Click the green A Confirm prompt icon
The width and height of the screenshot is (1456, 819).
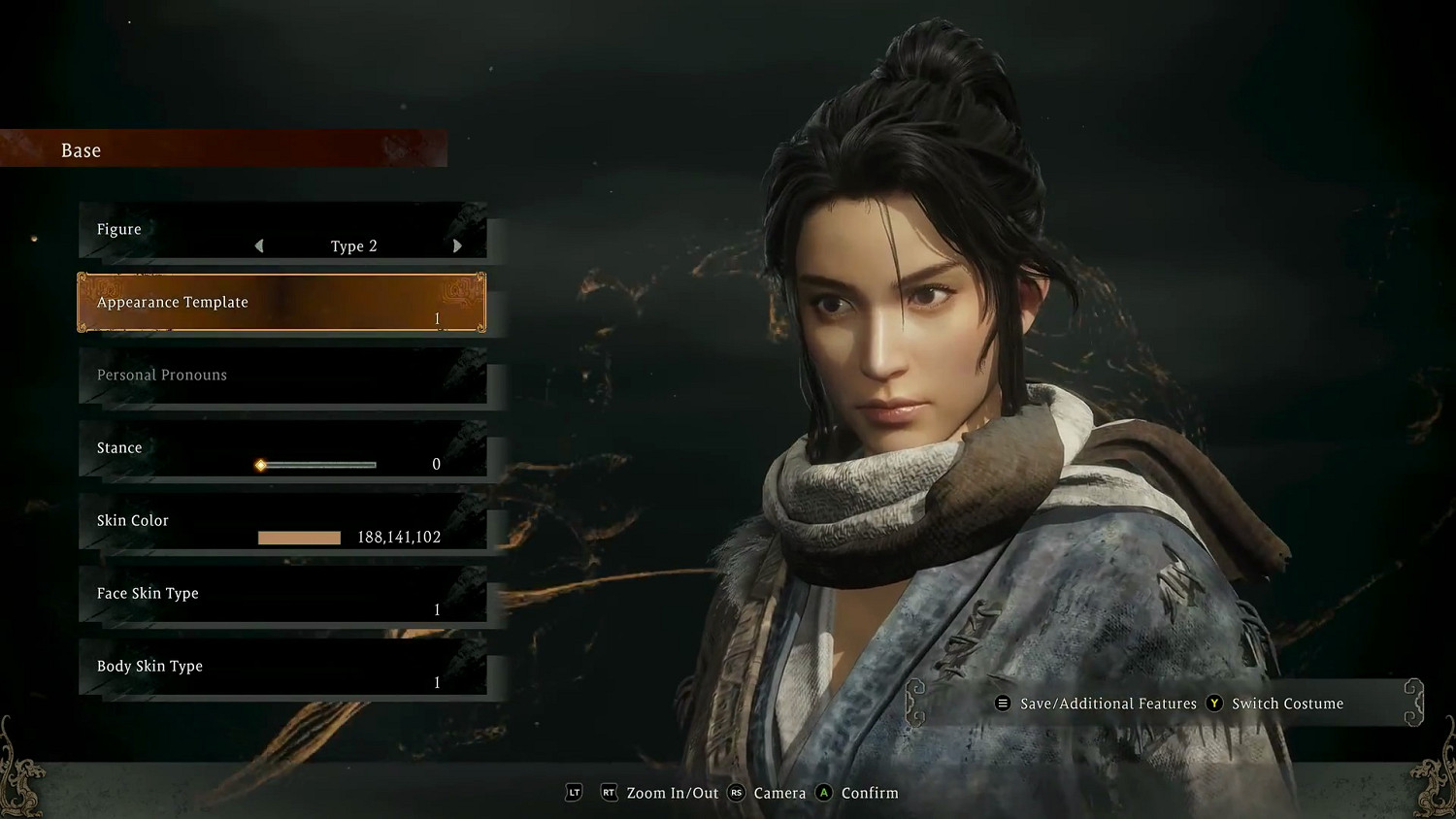click(x=823, y=793)
